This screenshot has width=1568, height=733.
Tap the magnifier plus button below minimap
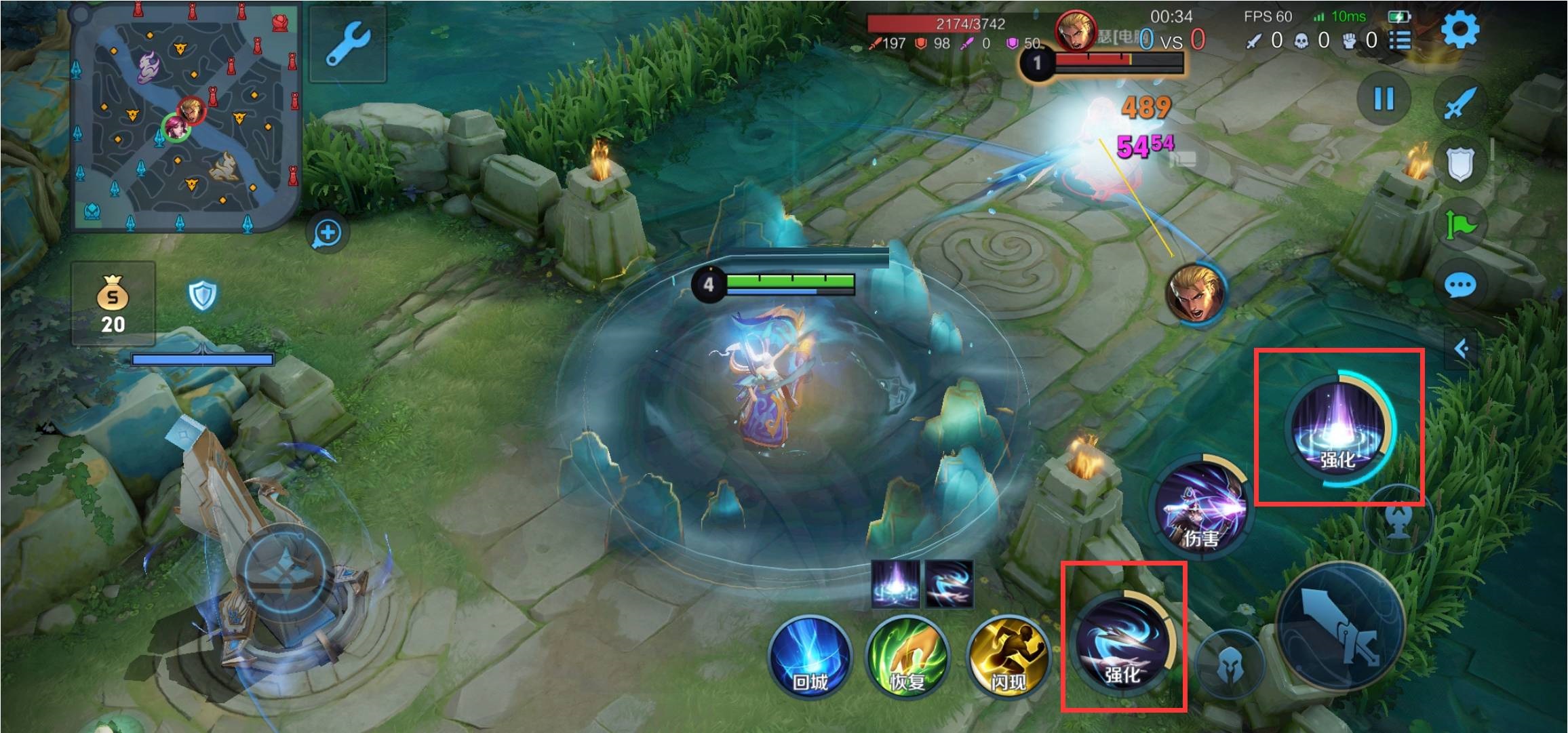pos(328,233)
